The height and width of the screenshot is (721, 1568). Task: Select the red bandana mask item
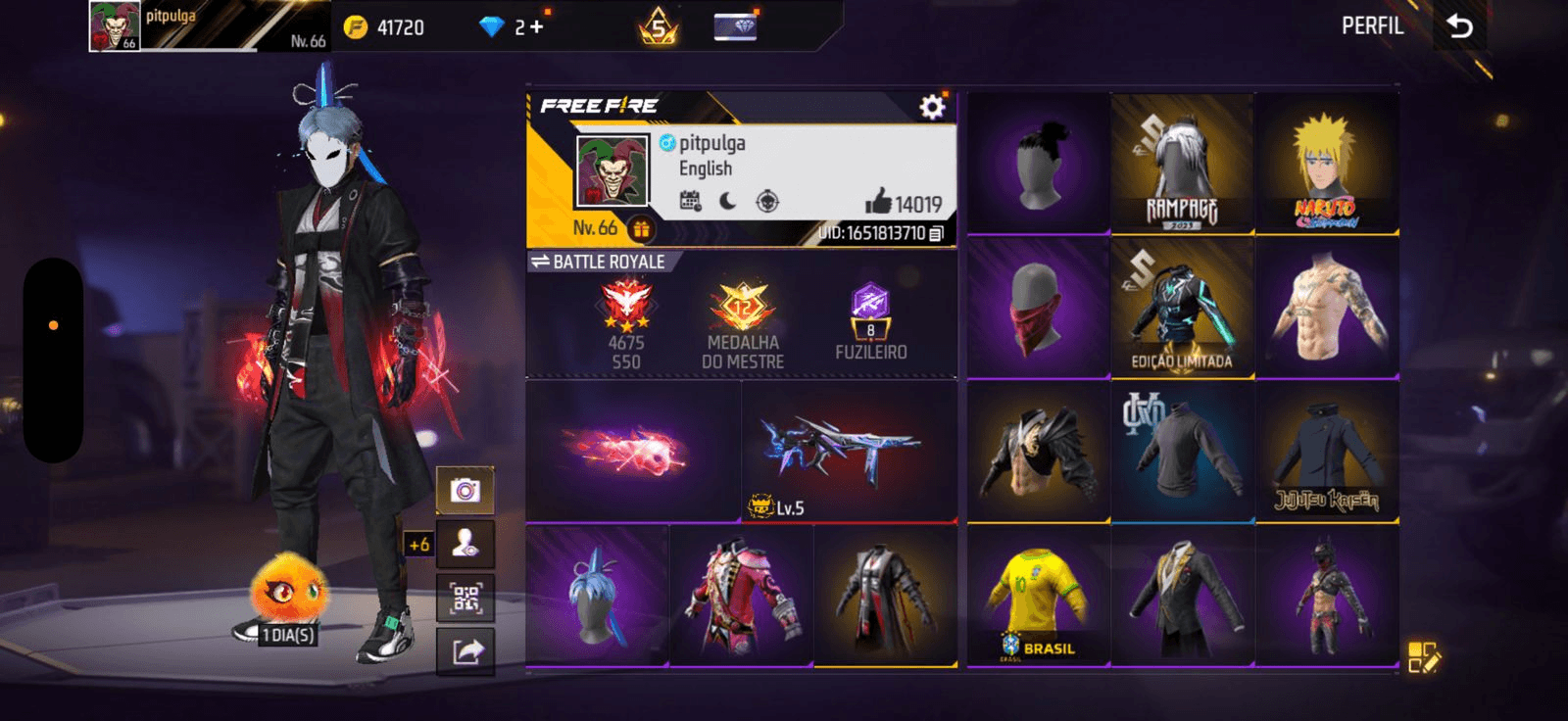point(1038,309)
